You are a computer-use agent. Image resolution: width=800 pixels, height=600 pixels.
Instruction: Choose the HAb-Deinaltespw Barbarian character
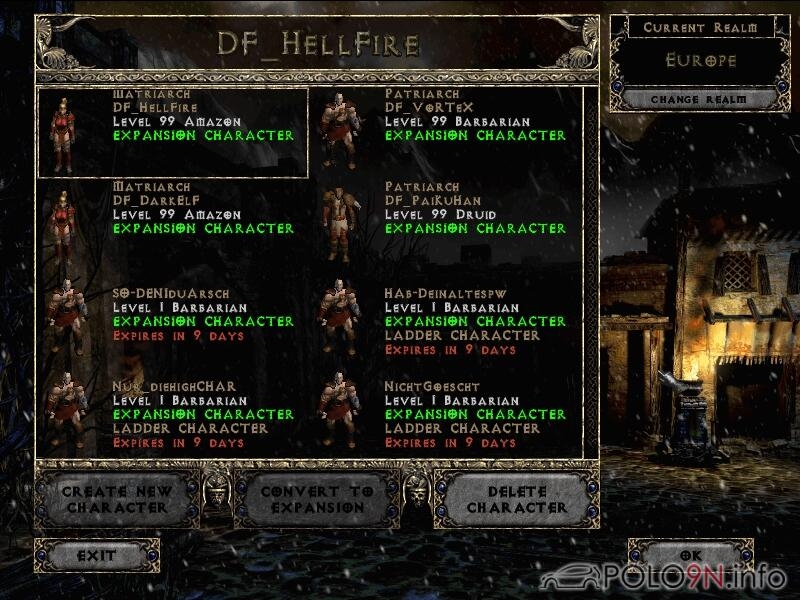[444, 318]
